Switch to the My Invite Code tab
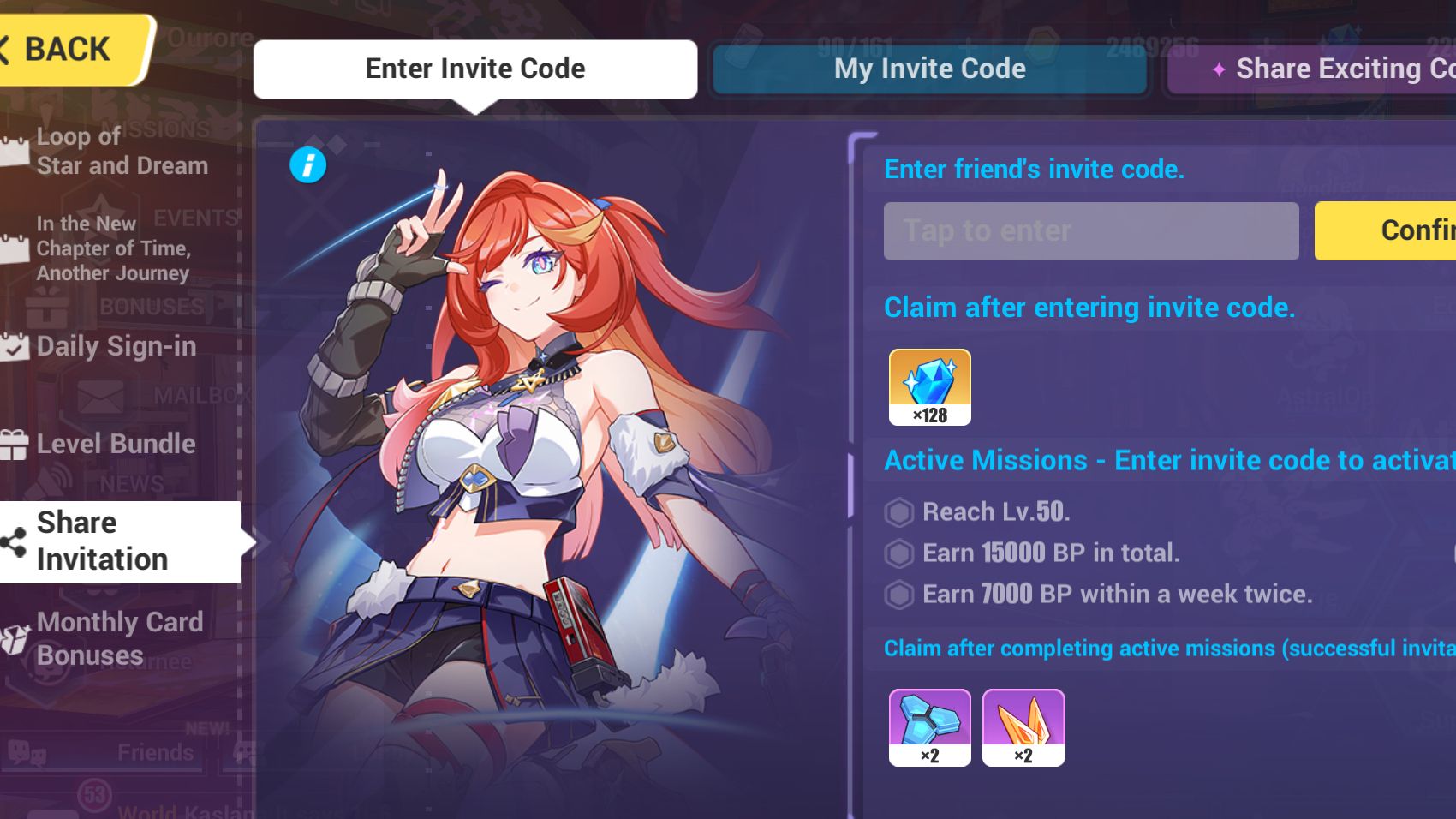Image resolution: width=1456 pixels, height=819 pixels. coord(930,69)
